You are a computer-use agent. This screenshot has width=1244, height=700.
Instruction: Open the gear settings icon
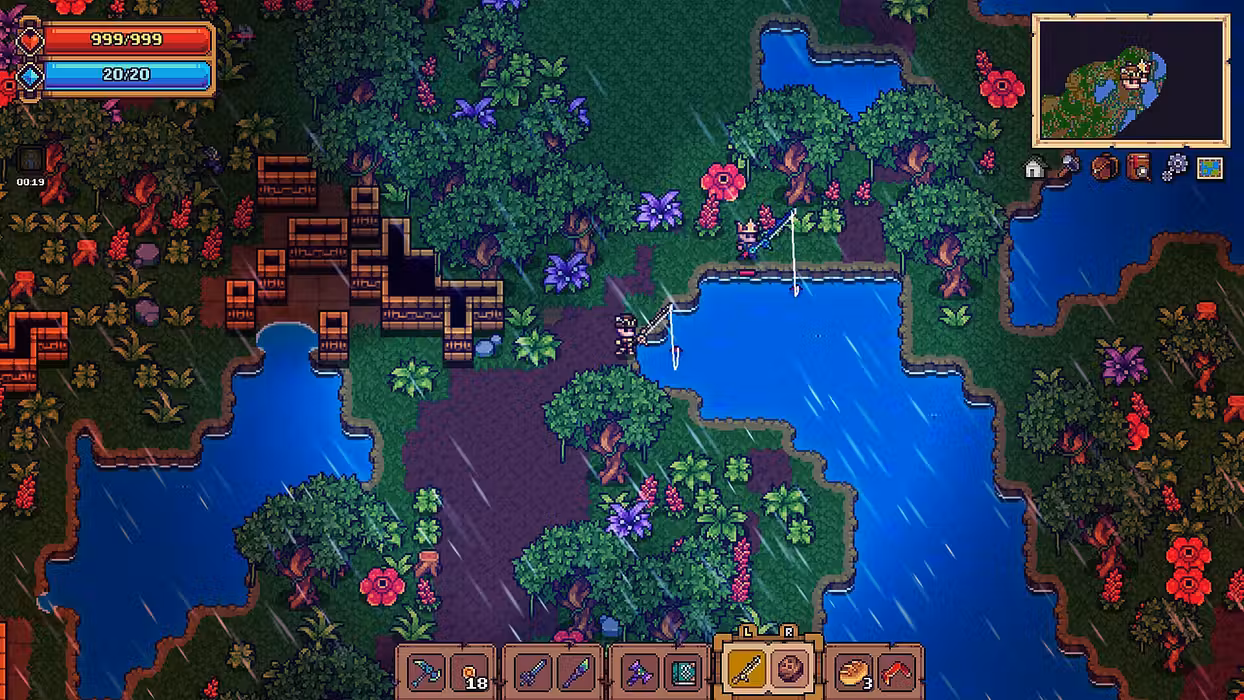coord(1174,167)
